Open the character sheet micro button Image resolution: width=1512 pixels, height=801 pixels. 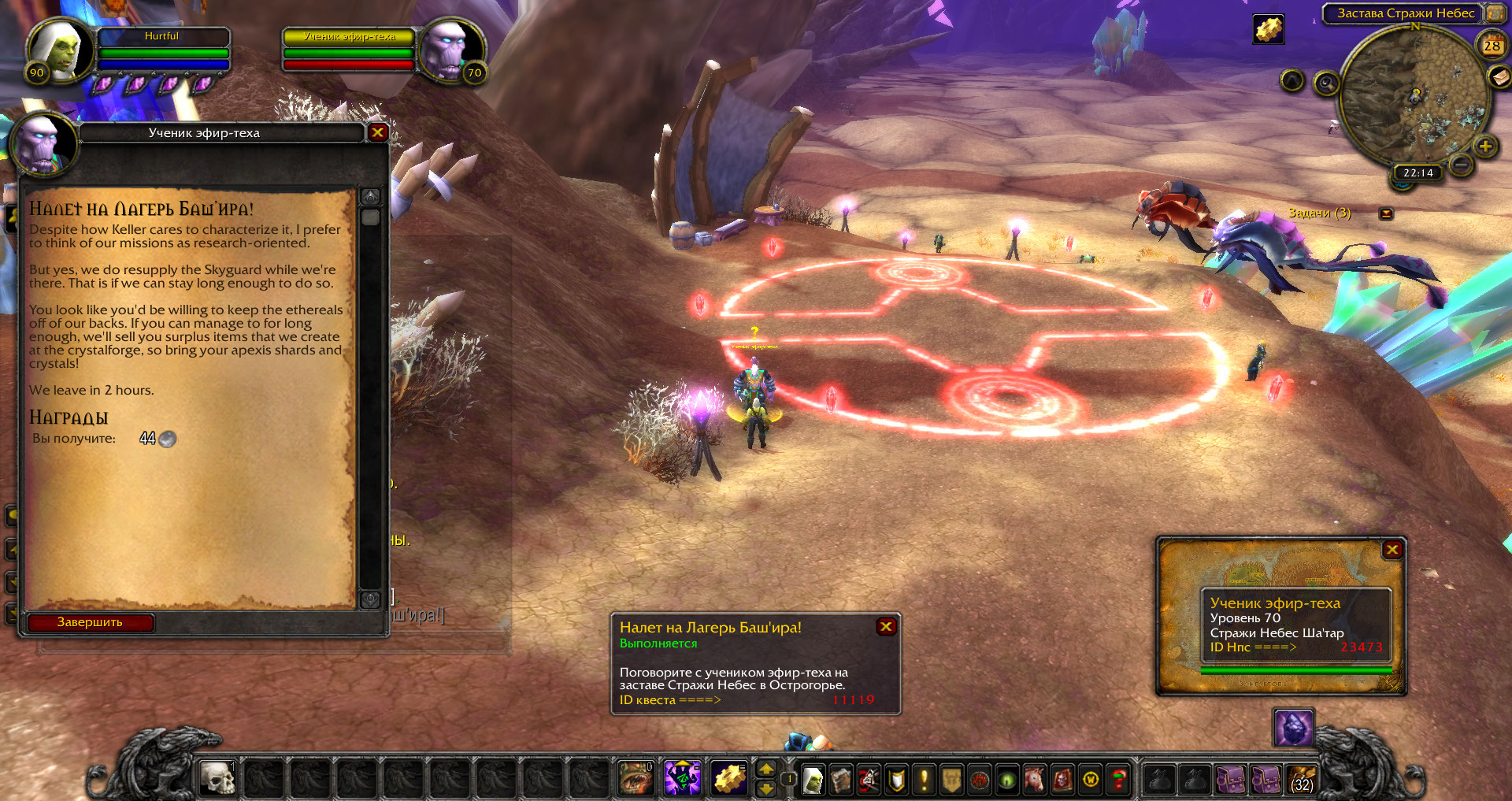(x=813, y=780)
